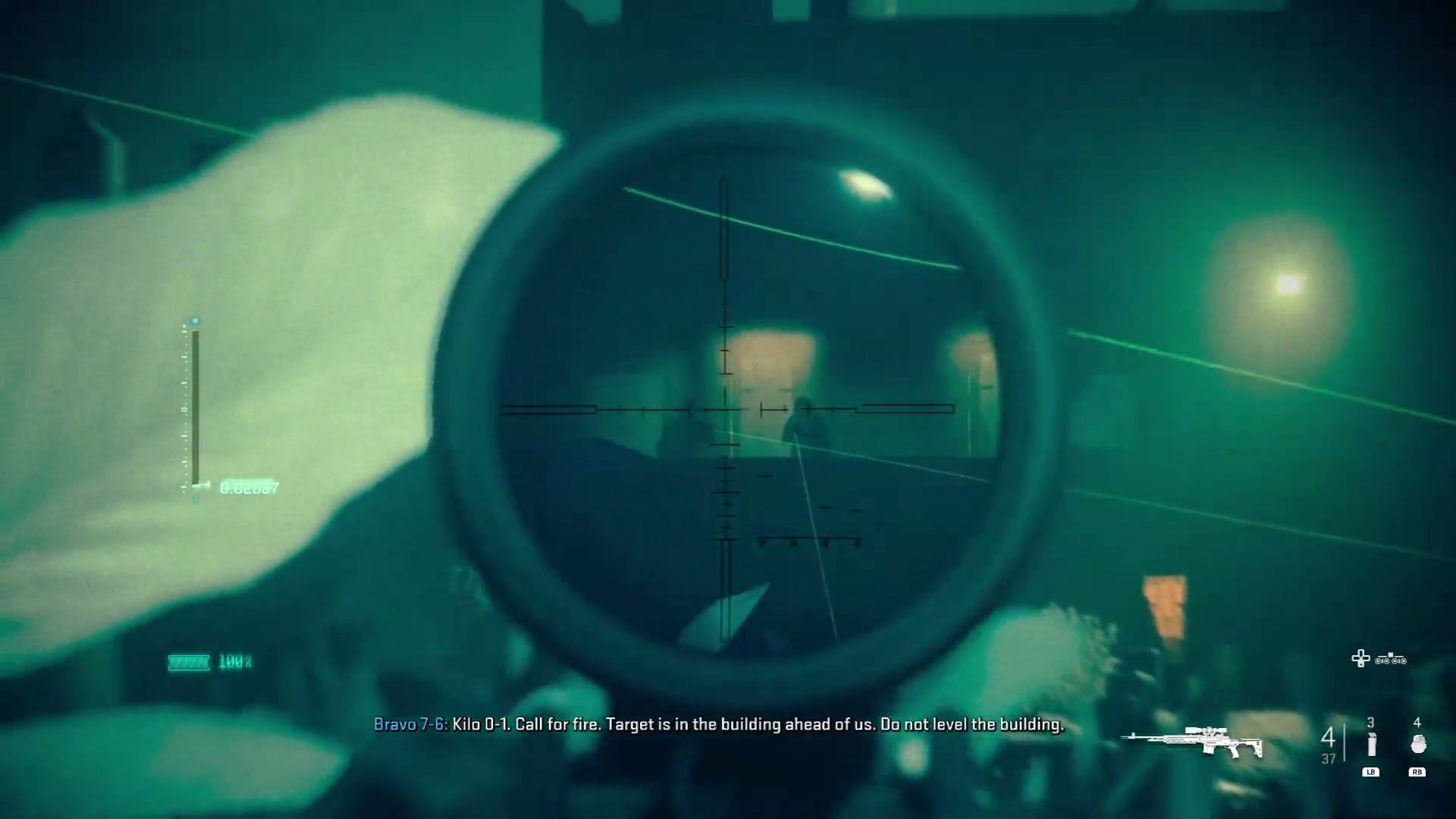Click the 0.02887 windage readout
The width and height of the screenshot is (1456, 819).
tap(250, 486)
